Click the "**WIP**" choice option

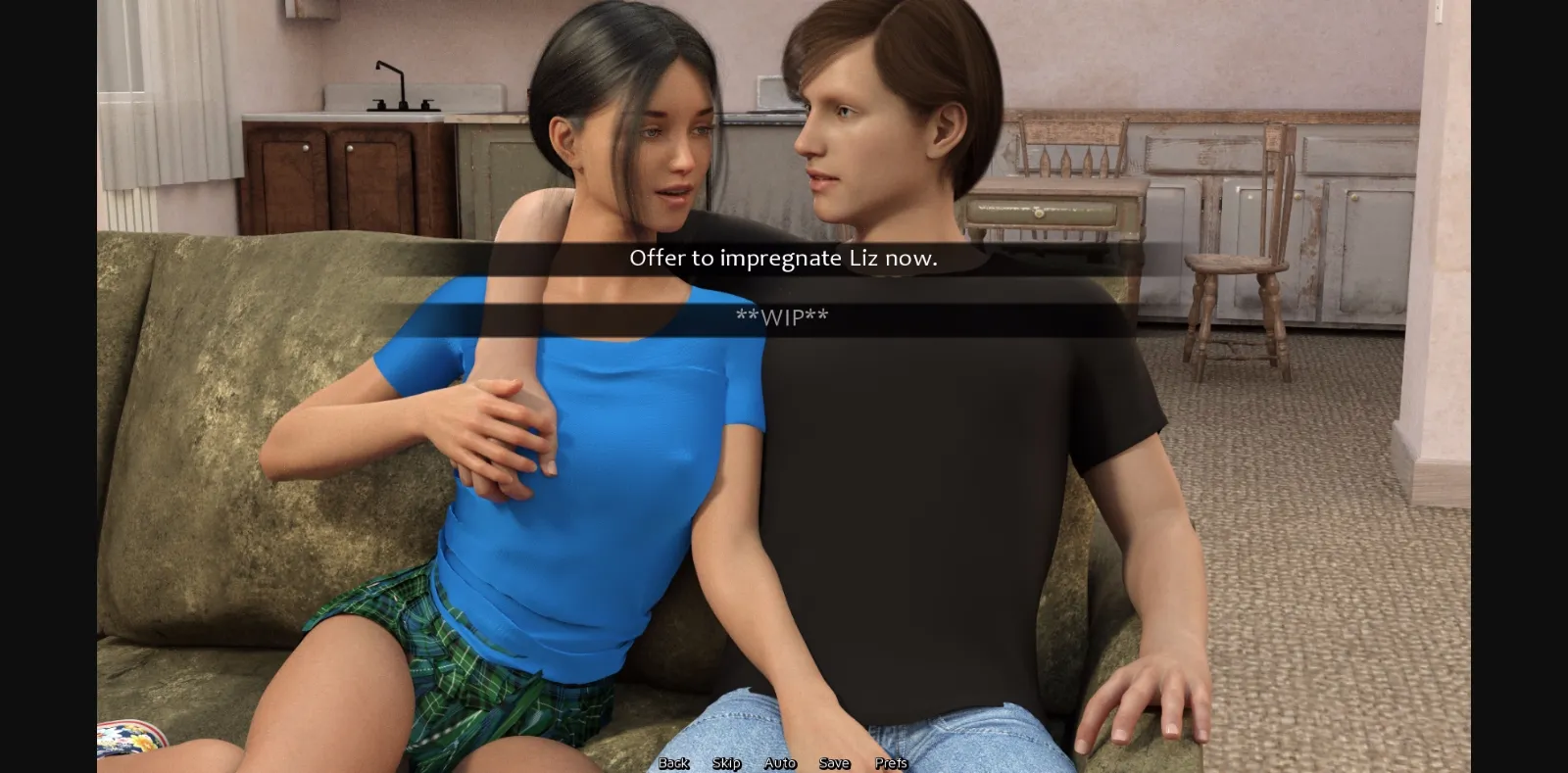(783, 315)
